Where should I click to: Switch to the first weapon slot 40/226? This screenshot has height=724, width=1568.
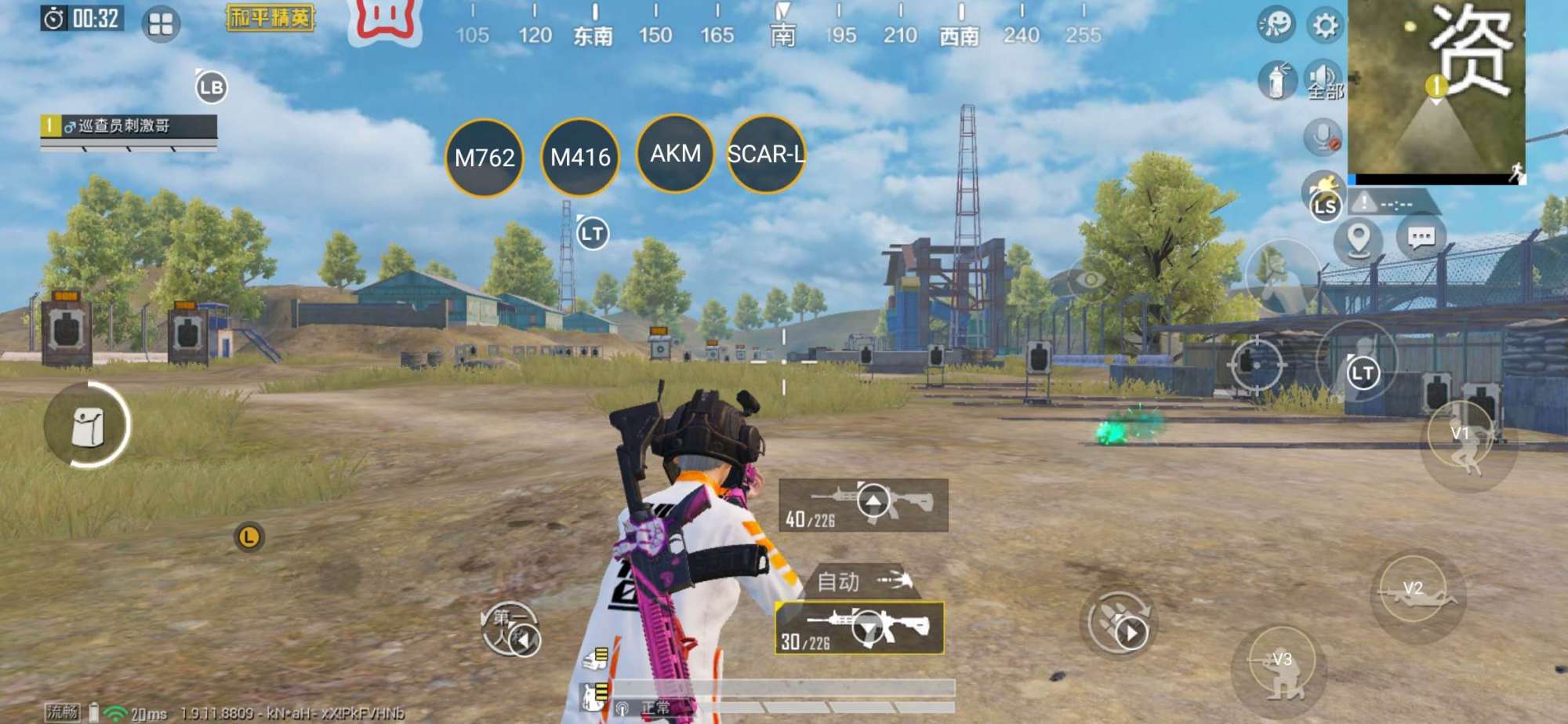863,504
